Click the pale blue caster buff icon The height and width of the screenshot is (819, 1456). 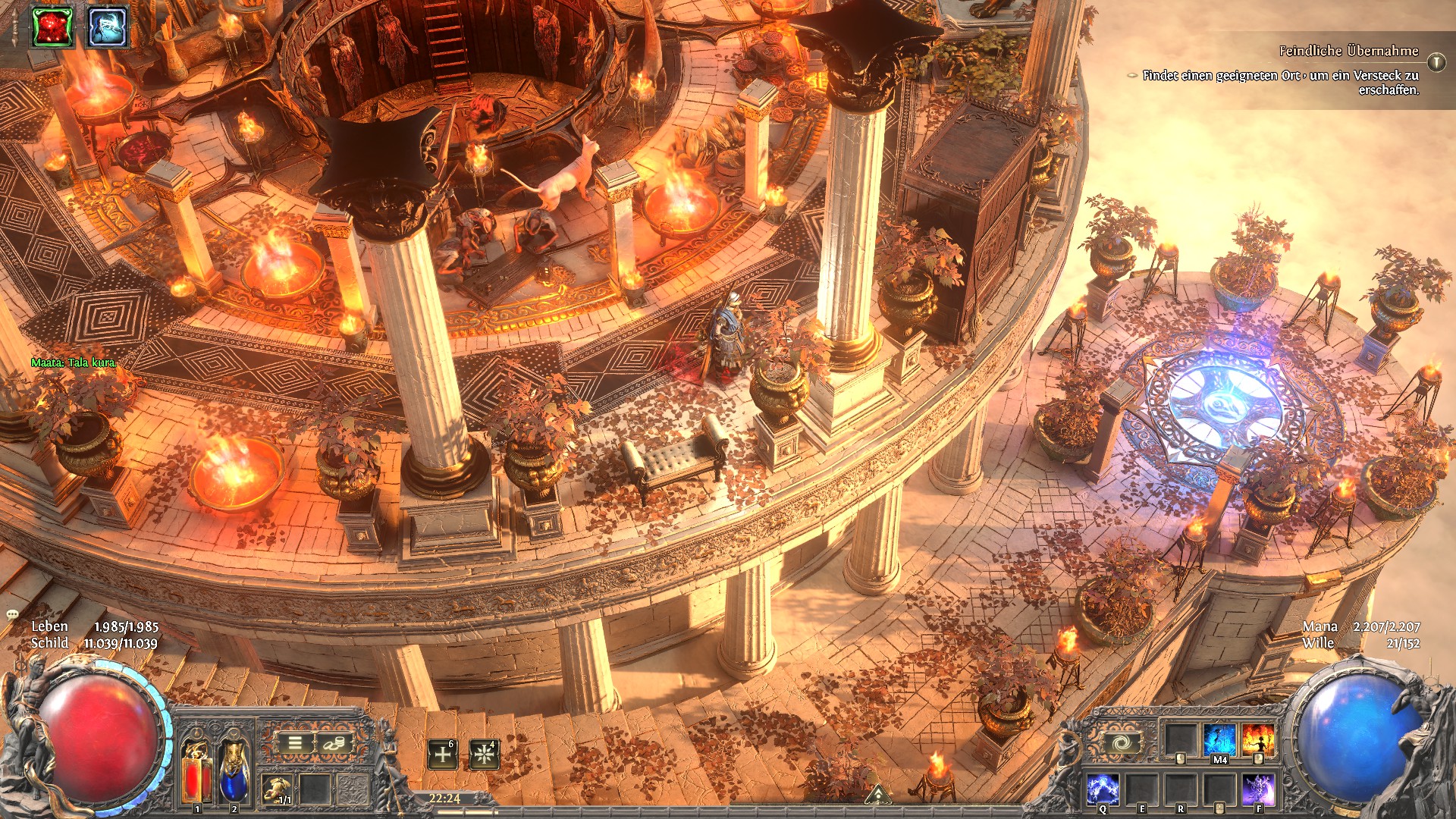coord(107,27)
